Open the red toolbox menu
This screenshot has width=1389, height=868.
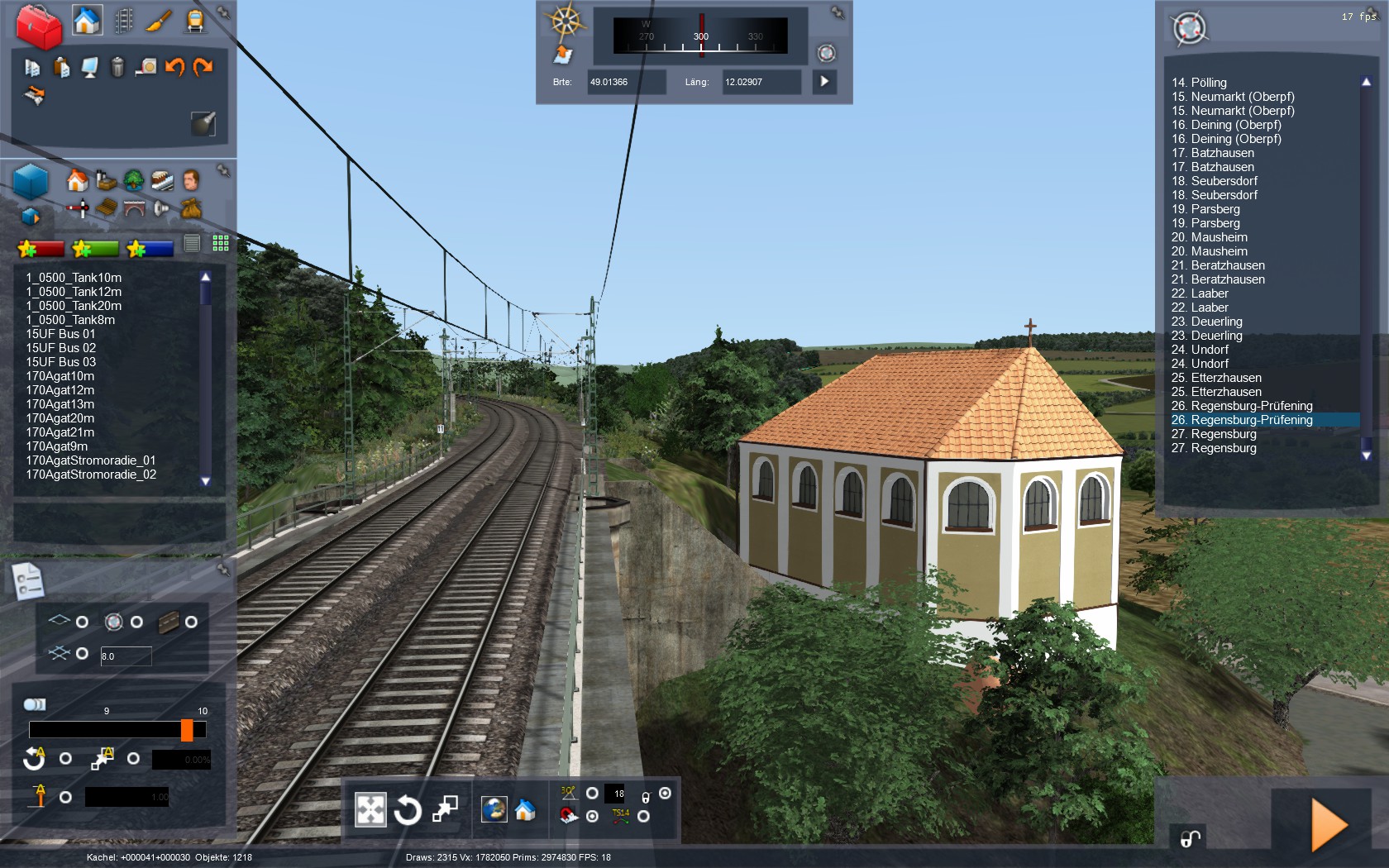tap(39, 26)
